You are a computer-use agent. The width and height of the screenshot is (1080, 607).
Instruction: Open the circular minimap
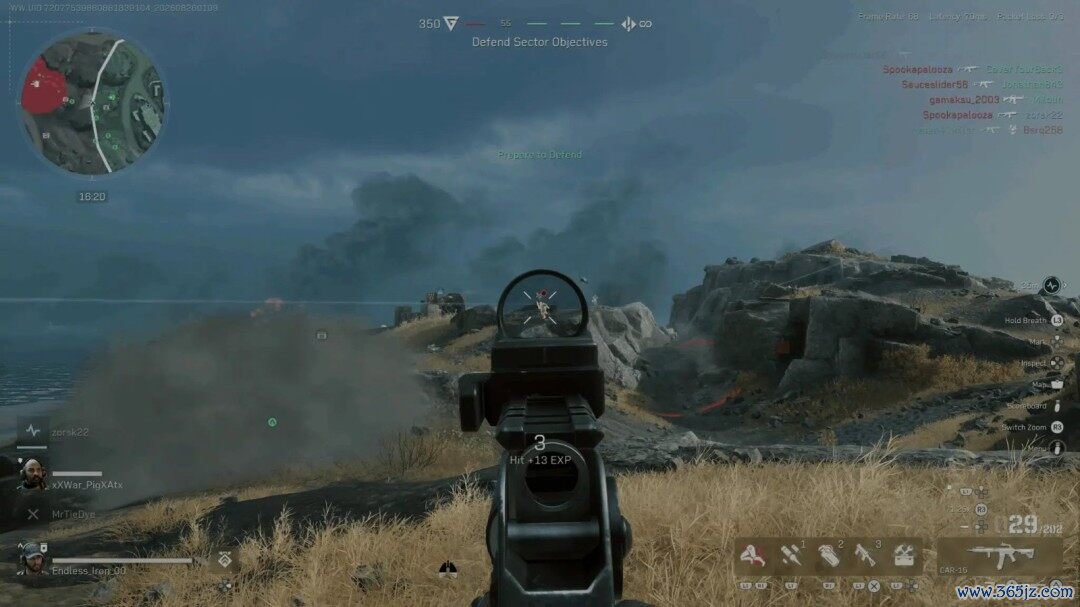pos(93,102)
